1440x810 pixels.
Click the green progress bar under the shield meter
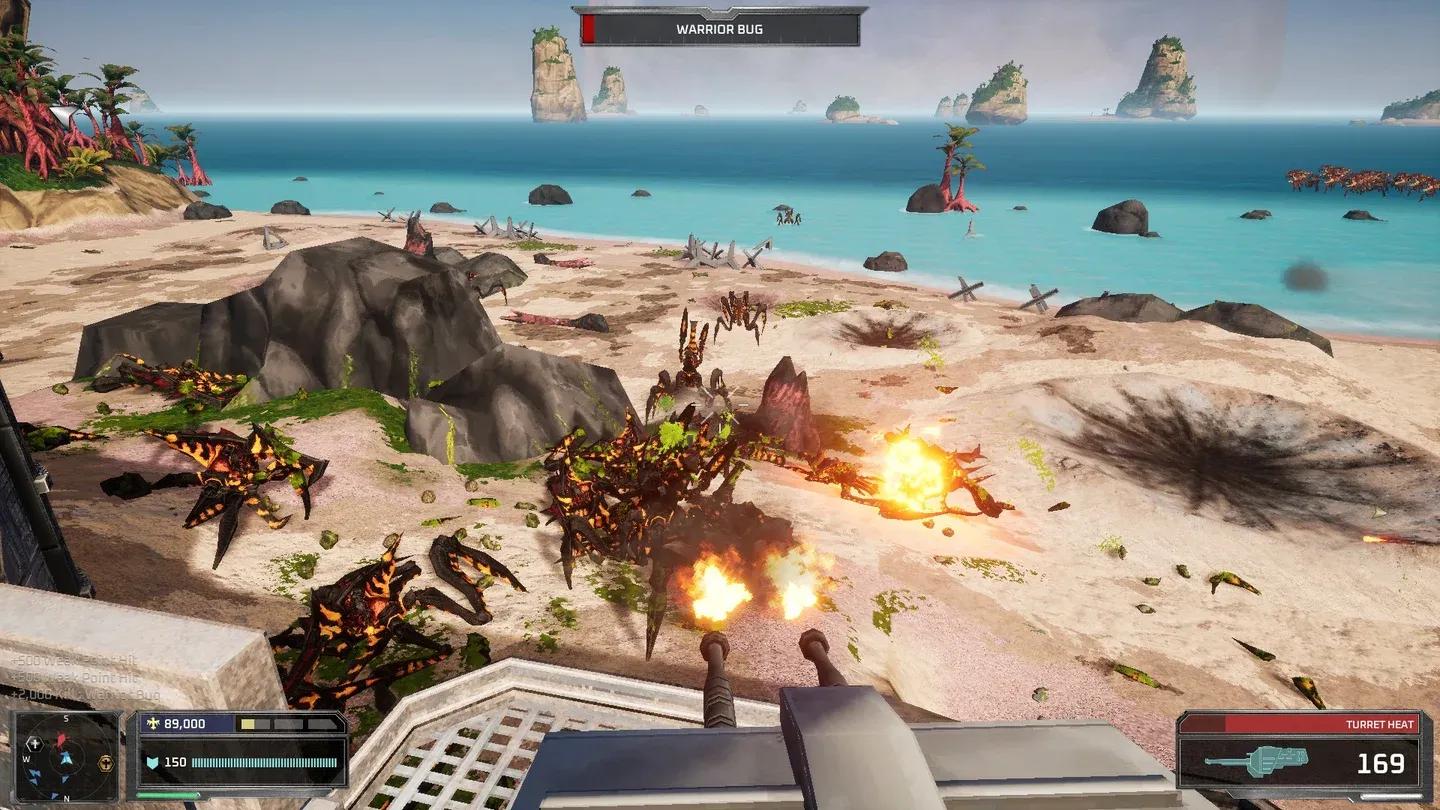coord(168,795)
